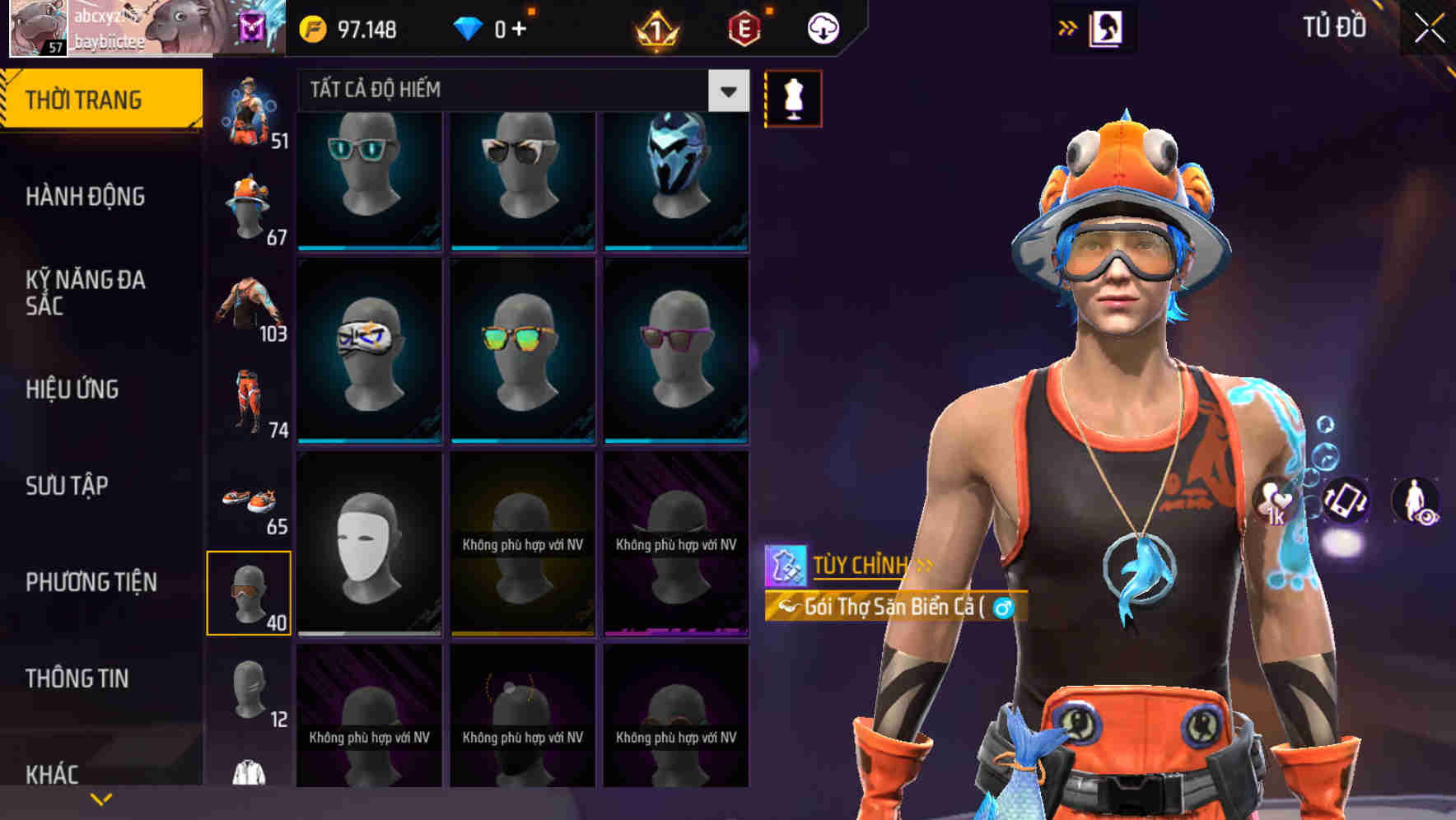Switch to the HÀNH ĐỘNG tab
The width and height of the screenshot is (1456, 820).
[87, 196]
